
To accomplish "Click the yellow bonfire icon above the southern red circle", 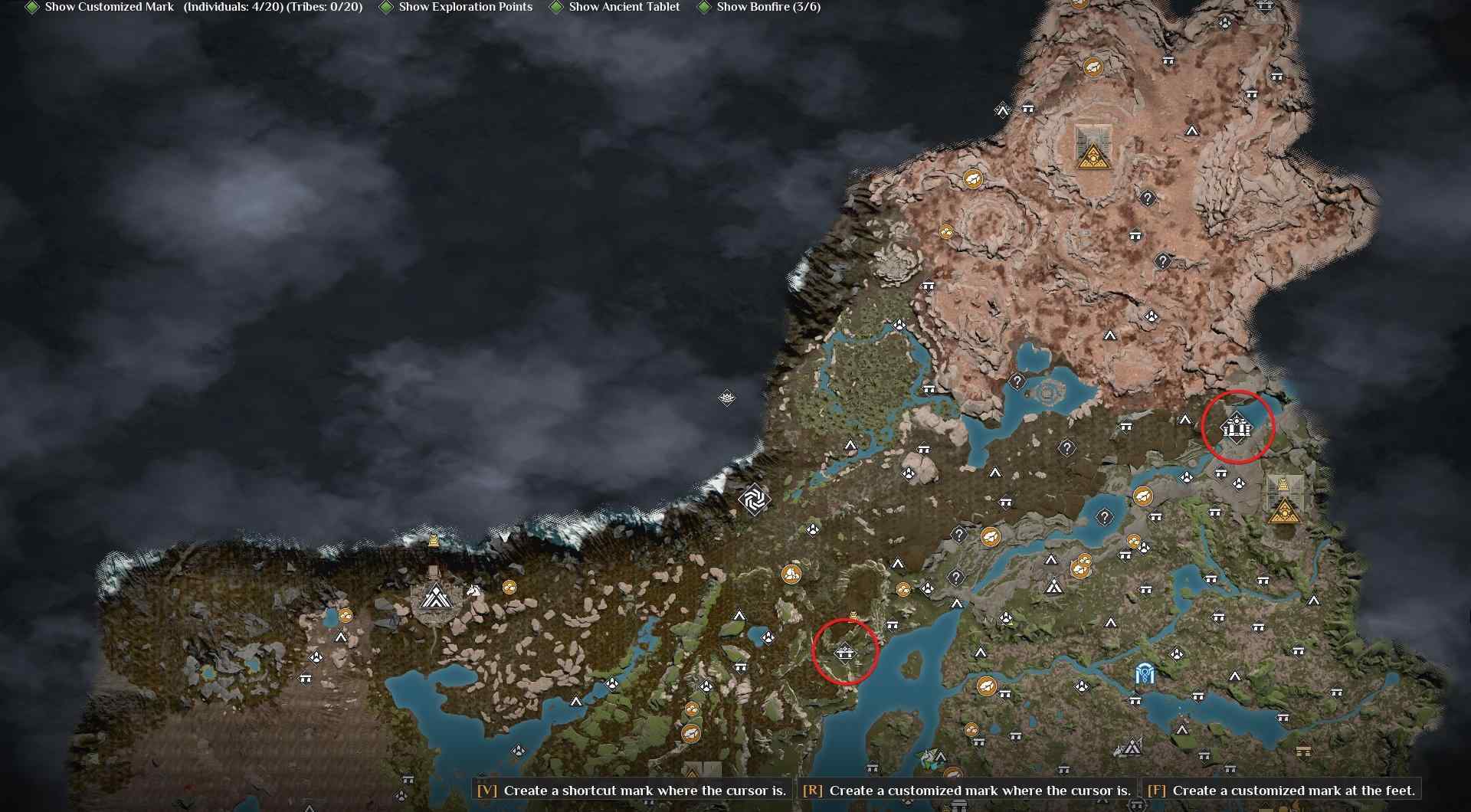I will pyautogui.click(x=853, y=614).
